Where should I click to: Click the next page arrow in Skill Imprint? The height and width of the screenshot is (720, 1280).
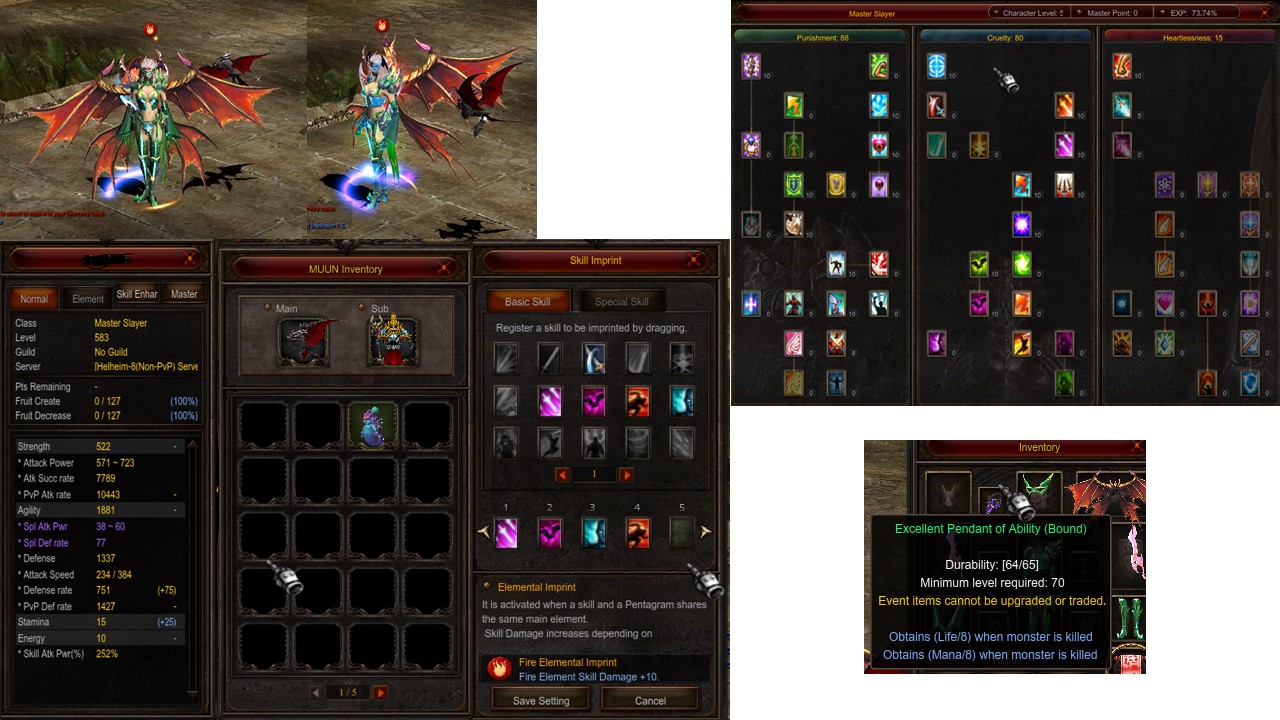tap(627, 474)
